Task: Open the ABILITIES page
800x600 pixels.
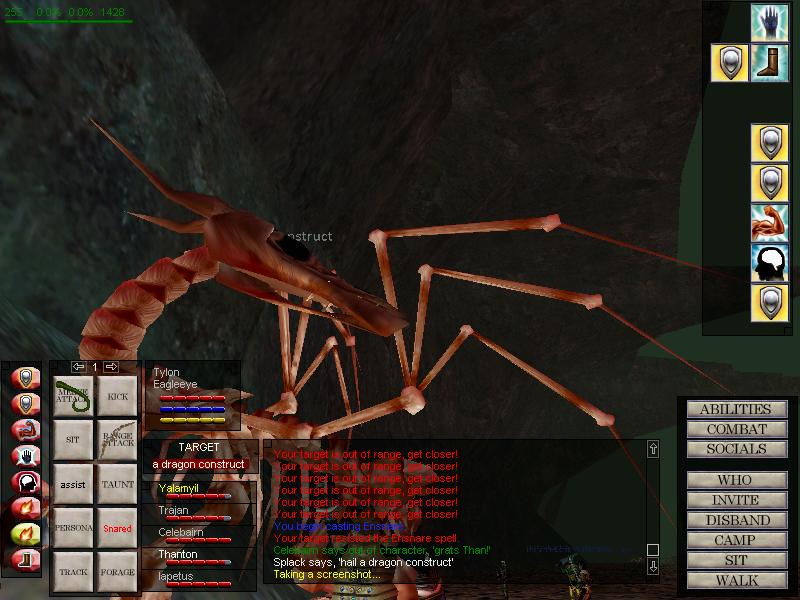Action: coord(735,409)
